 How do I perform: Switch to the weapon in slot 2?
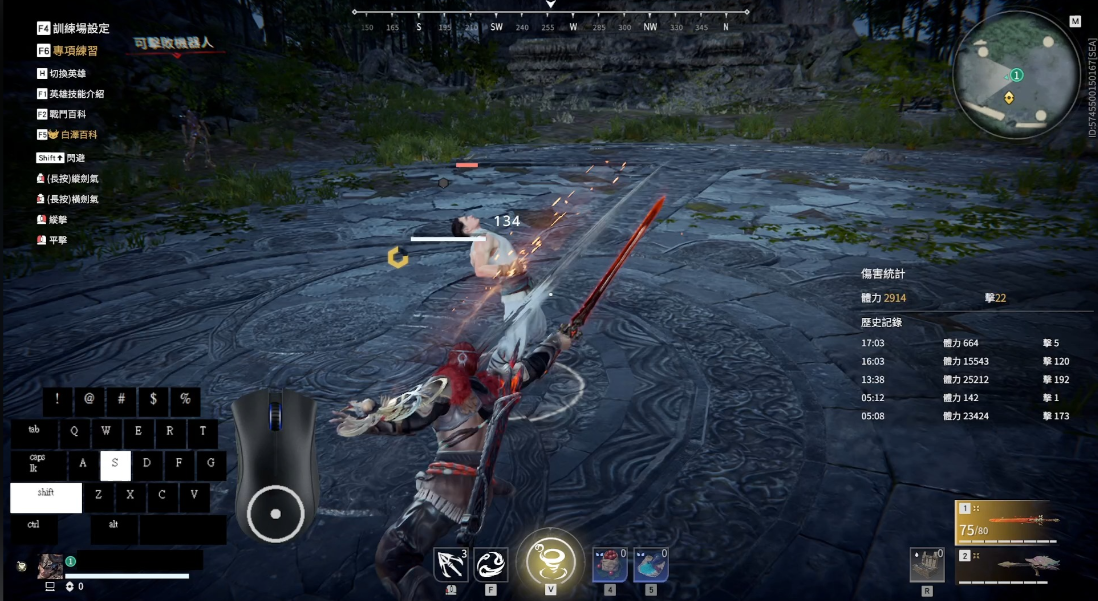(1005, 565)
